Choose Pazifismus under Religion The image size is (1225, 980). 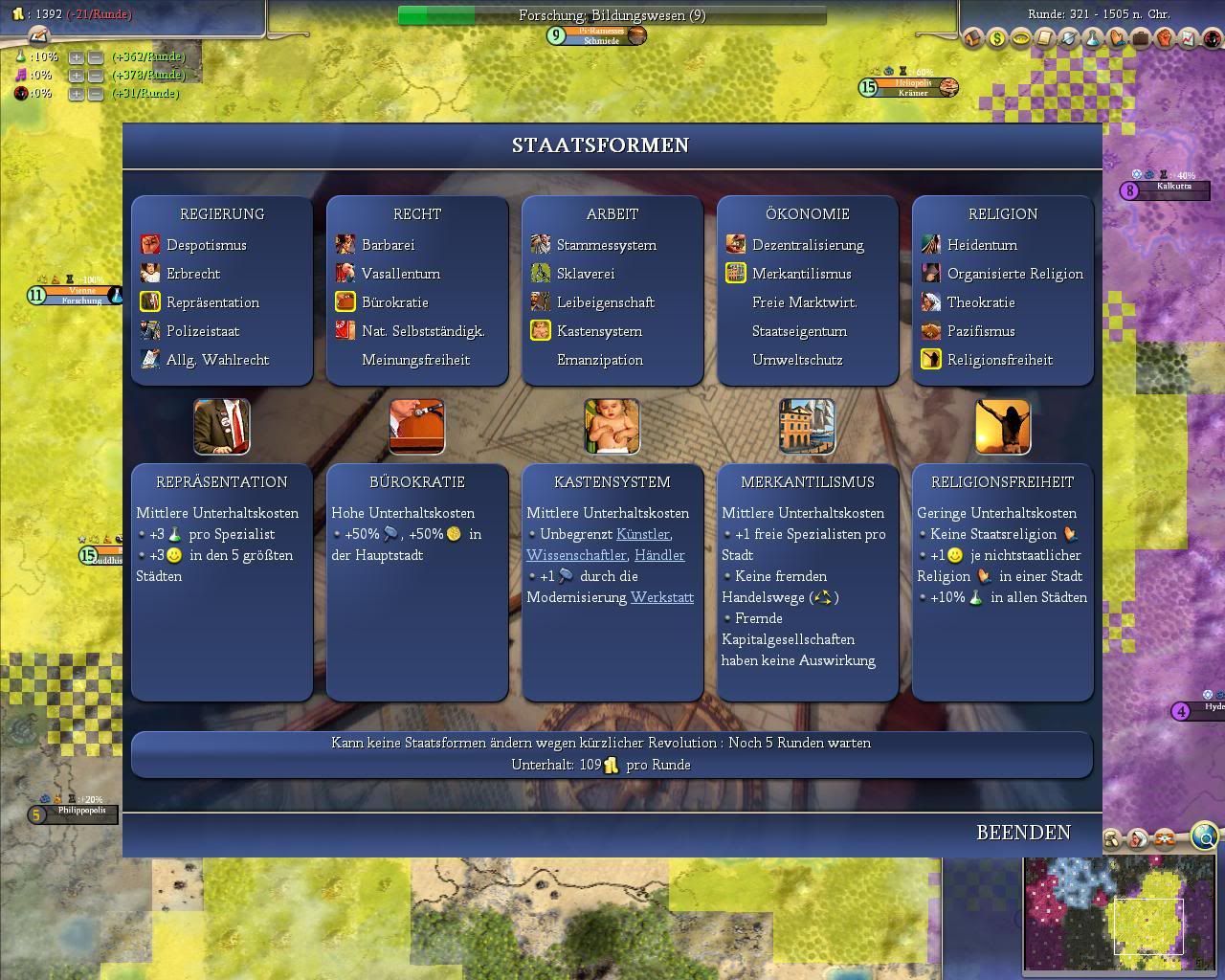(980, 331)
